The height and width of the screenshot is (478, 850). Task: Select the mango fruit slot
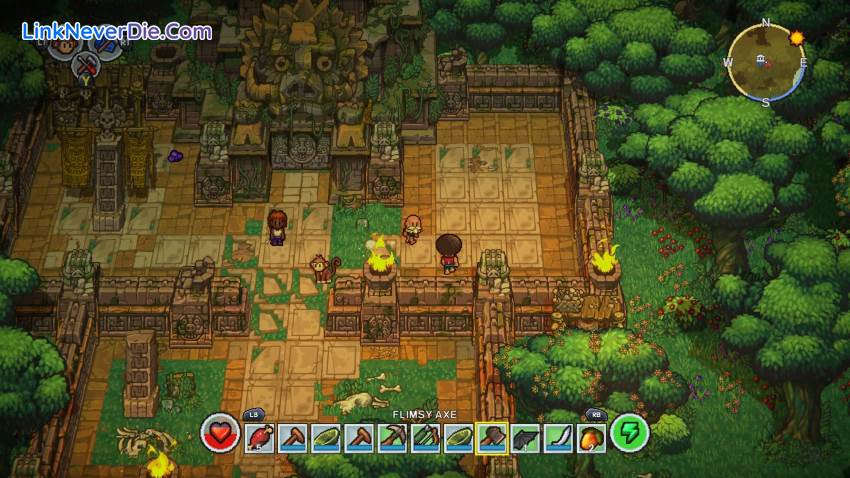click(x=590, y=437)
